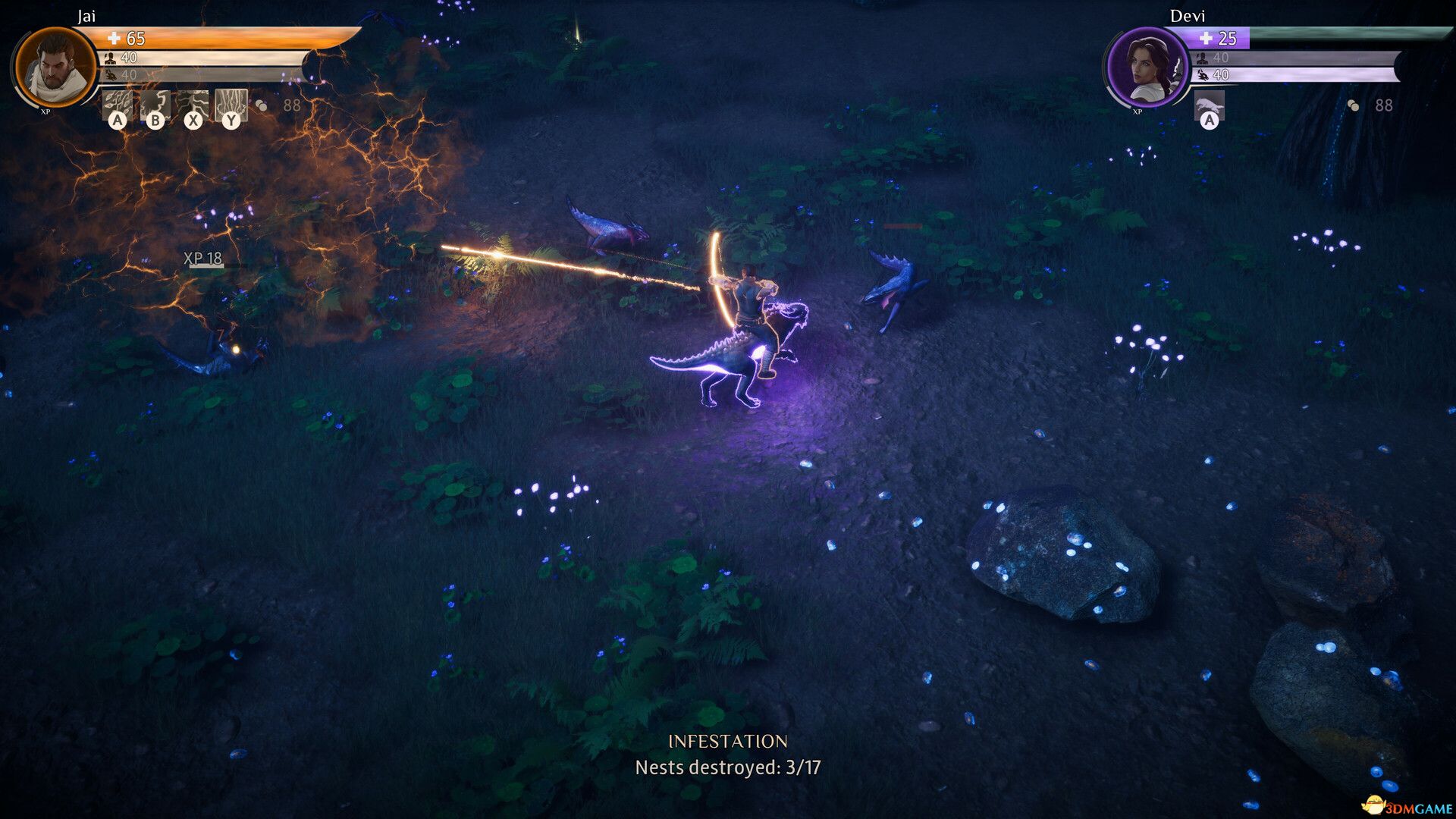Activate Jai's branching sparks and leaves ability
1456x819 pixels.
118,105
